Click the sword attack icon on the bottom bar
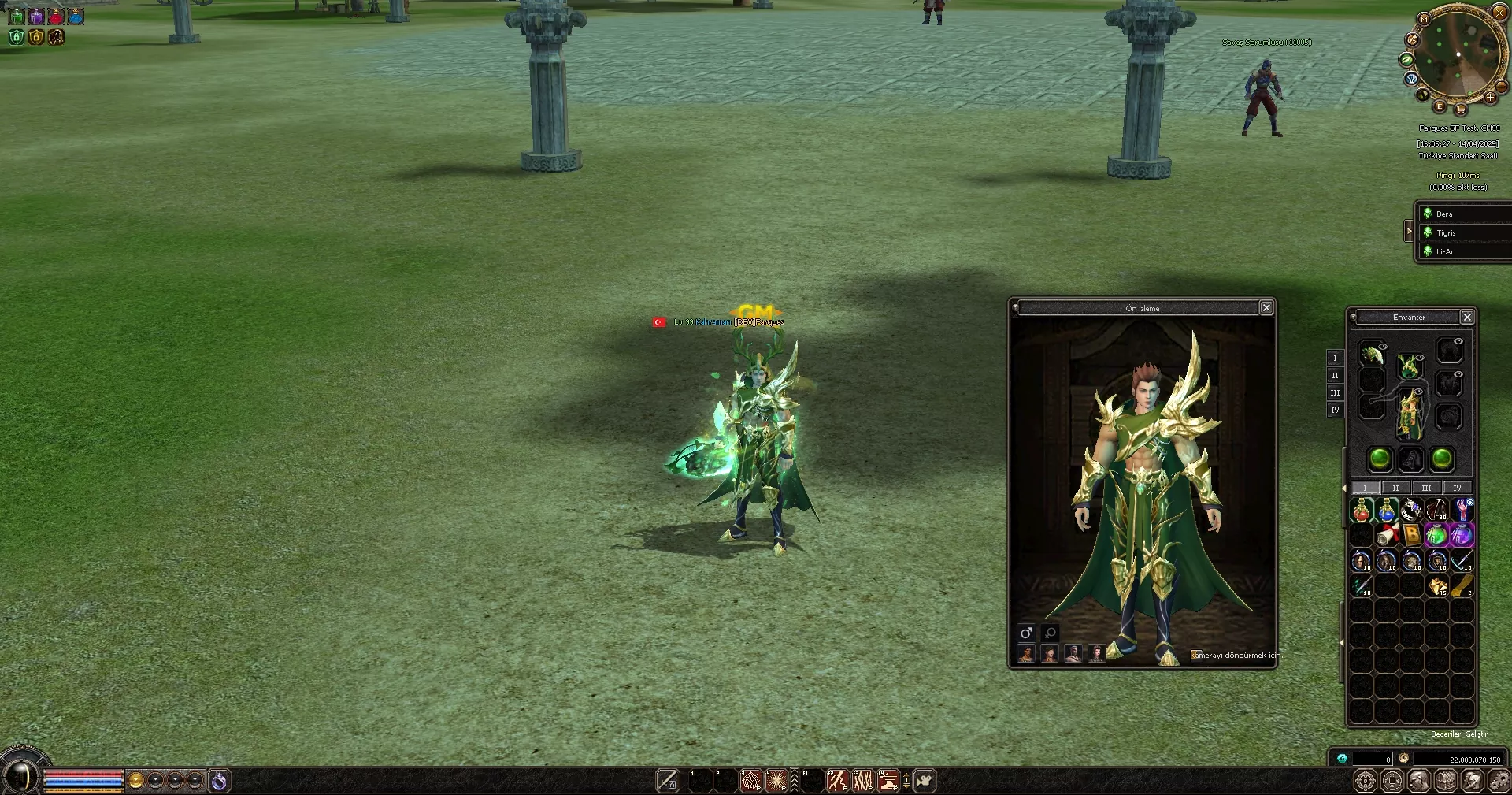The width and height of the screenshot is (1512, 795). (x=669, y=779)
